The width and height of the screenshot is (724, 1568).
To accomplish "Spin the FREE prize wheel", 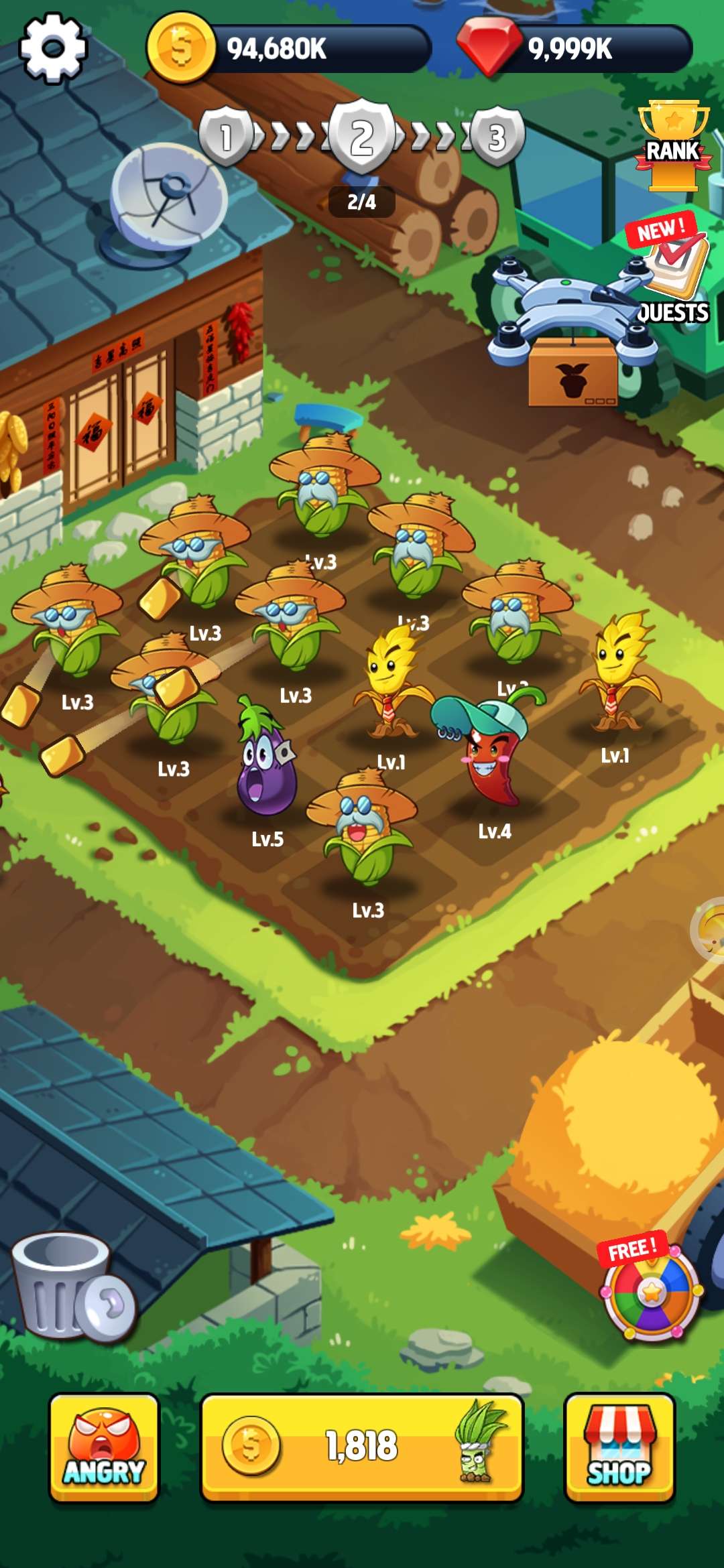I will click(651, 1291).
